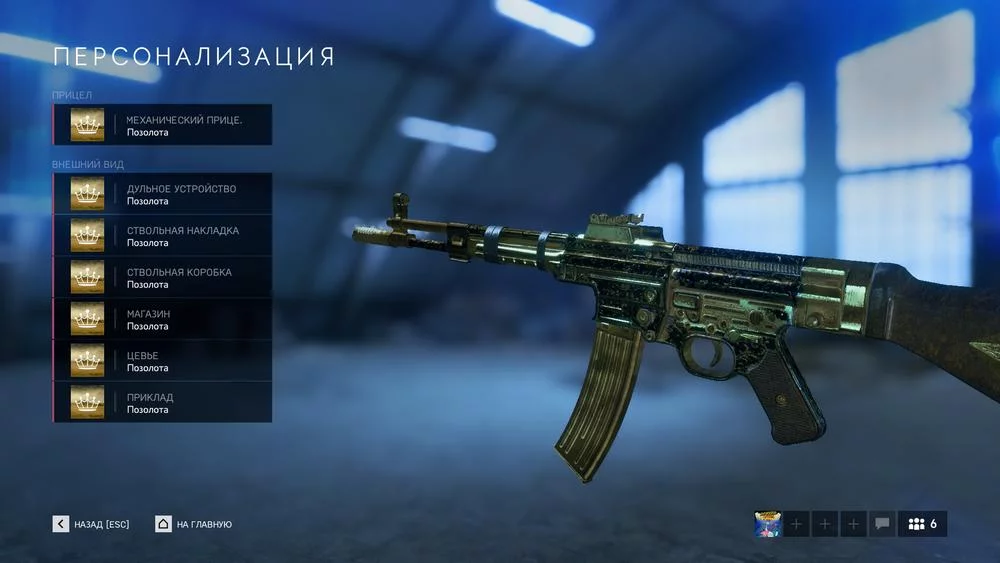Select the Механический прицел sight slot
The height and width of the screenshot is (563, 1000).
[x=162, y=125]
